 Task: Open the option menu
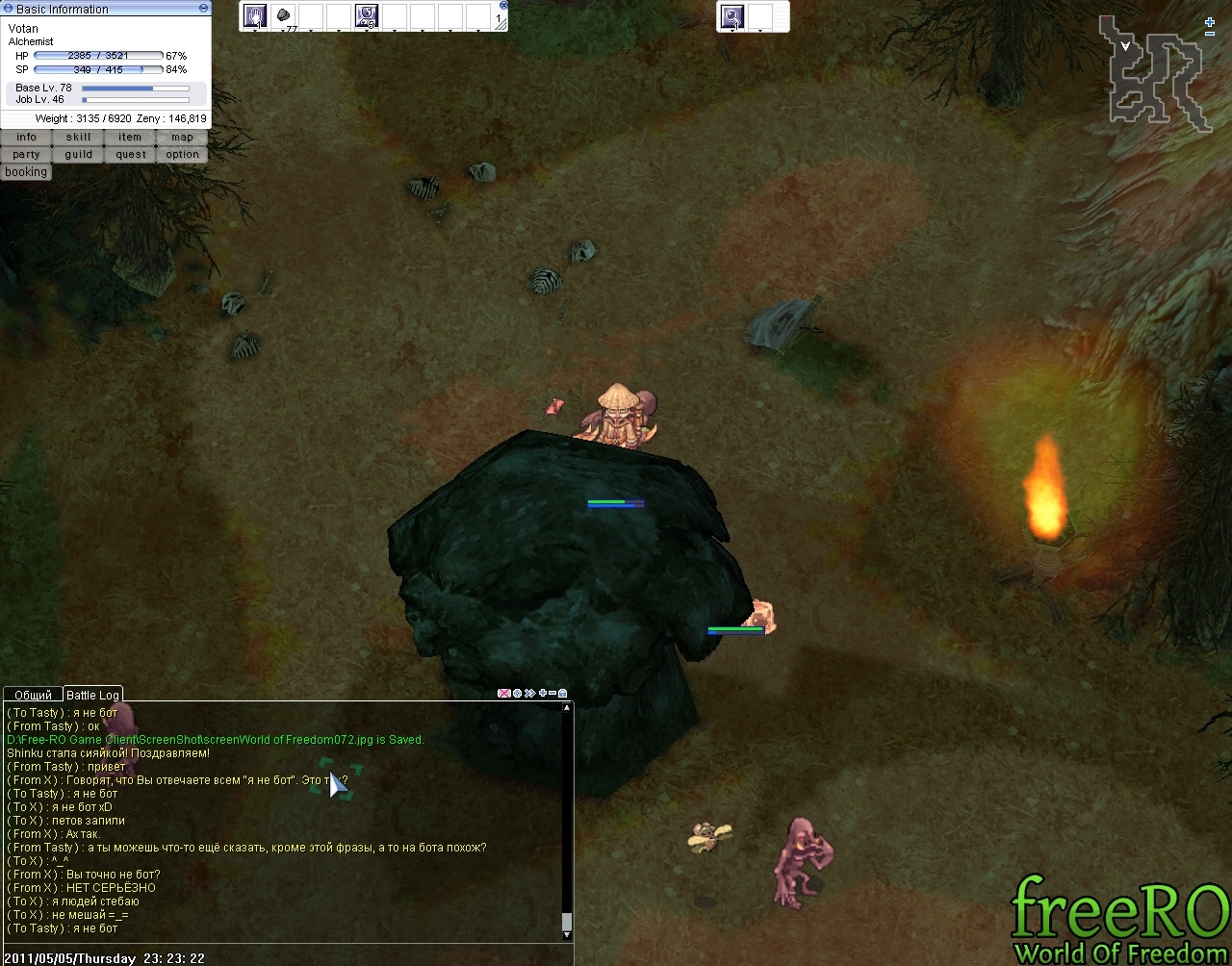point(182,155)
